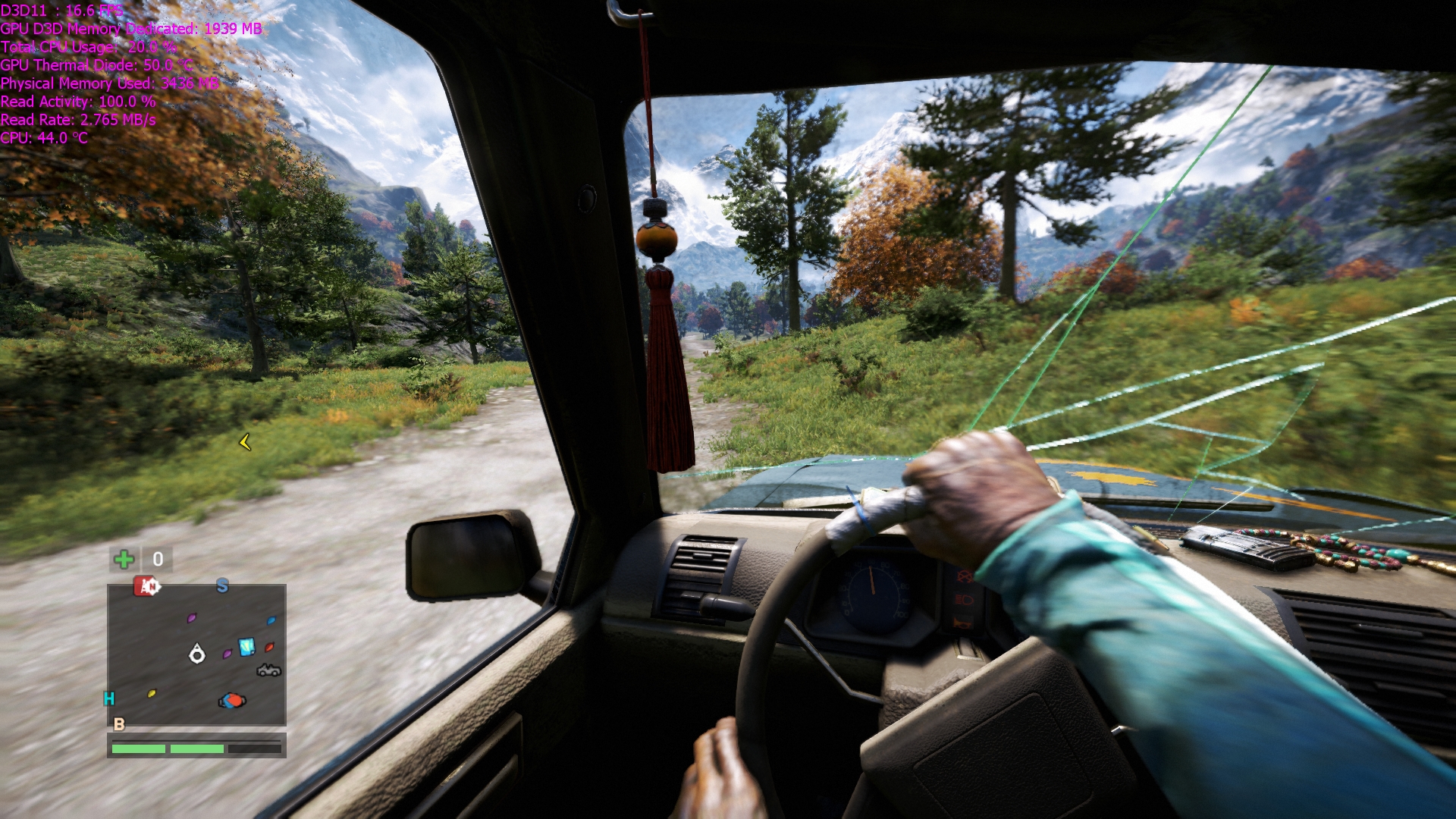Select the red leaf plant marker

pyautogui.click(x=269, y=647)
